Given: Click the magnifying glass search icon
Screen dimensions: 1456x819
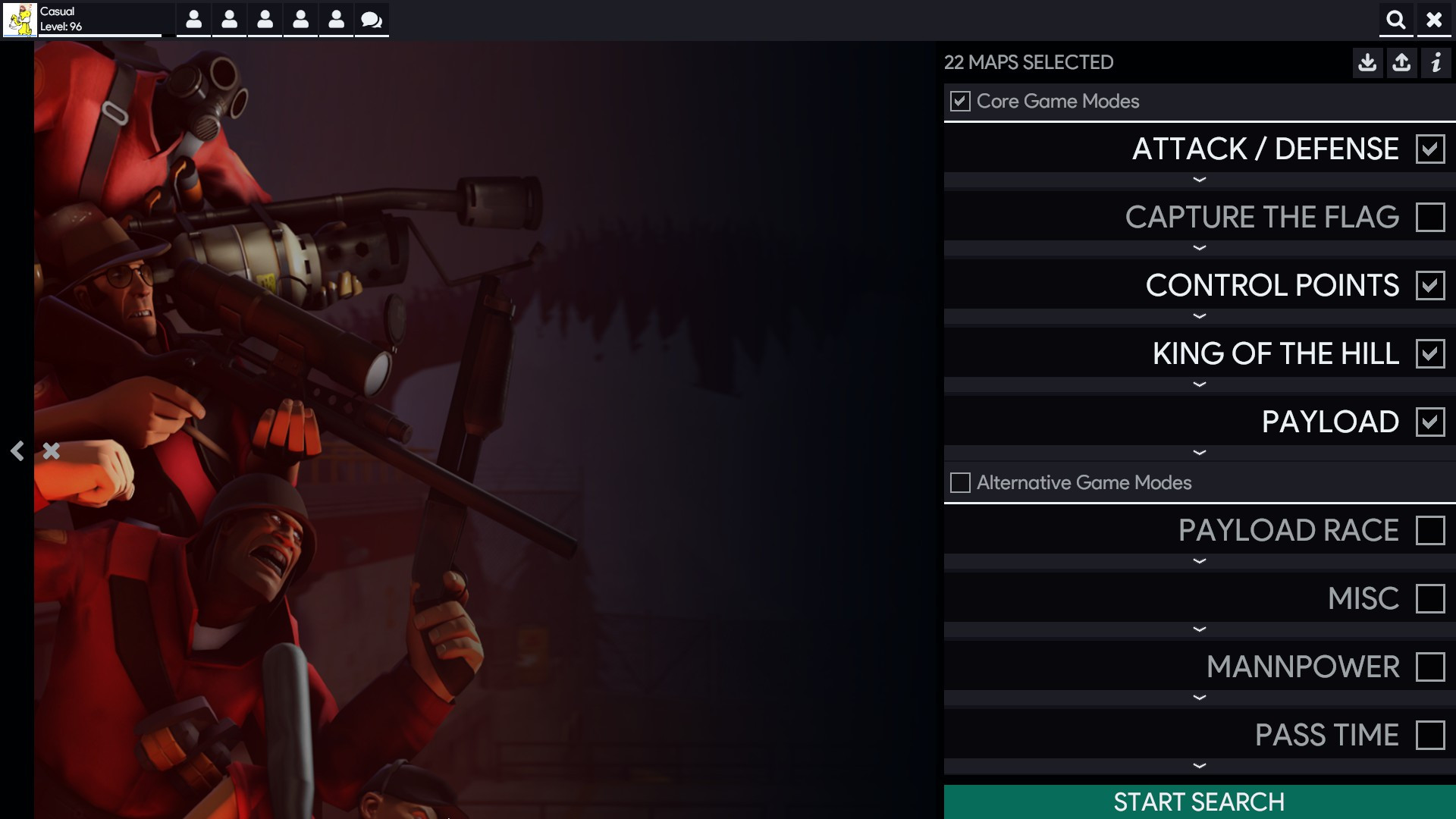Looking at the screenshot, I should (x=1396, y=20).
